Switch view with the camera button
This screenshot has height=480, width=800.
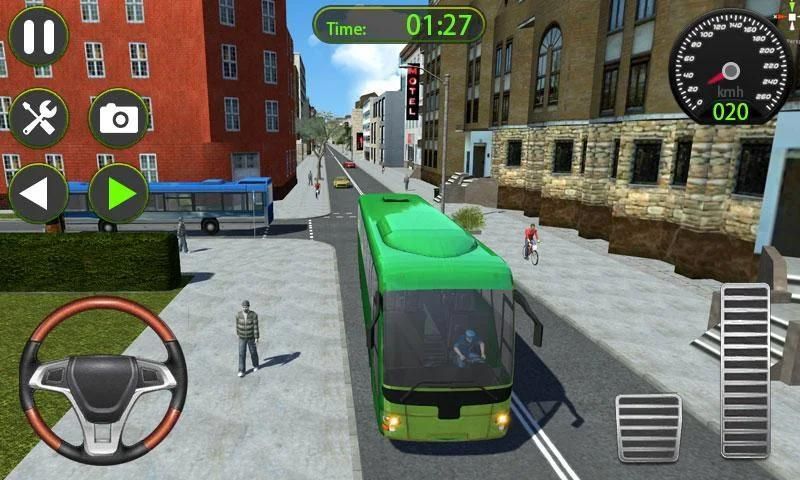[118, 118]
